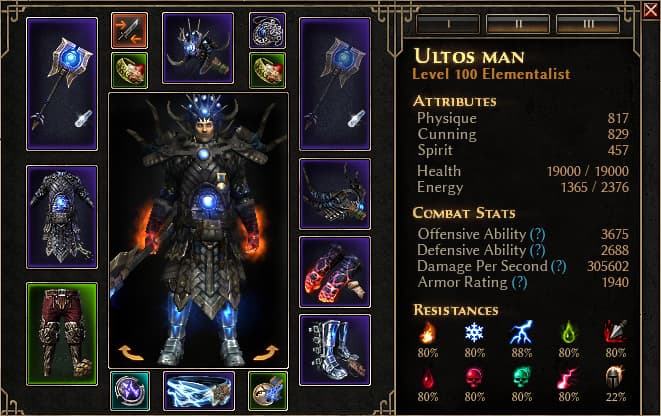Close the character sheet window
The height and width of the screenshot is (416, 661).
click(x=650, y=12)
